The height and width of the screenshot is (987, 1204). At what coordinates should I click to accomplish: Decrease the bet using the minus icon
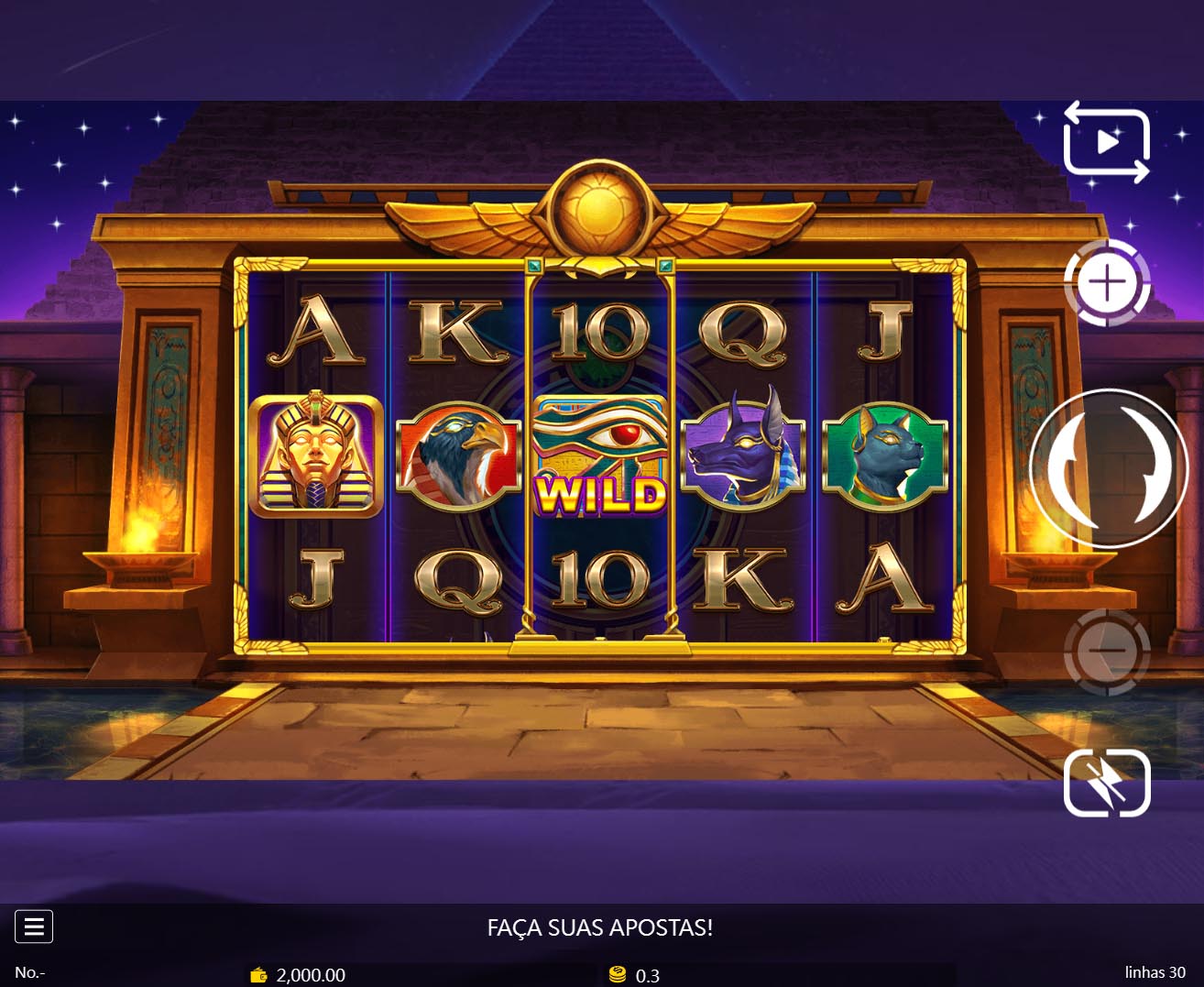pos(1108,653)
